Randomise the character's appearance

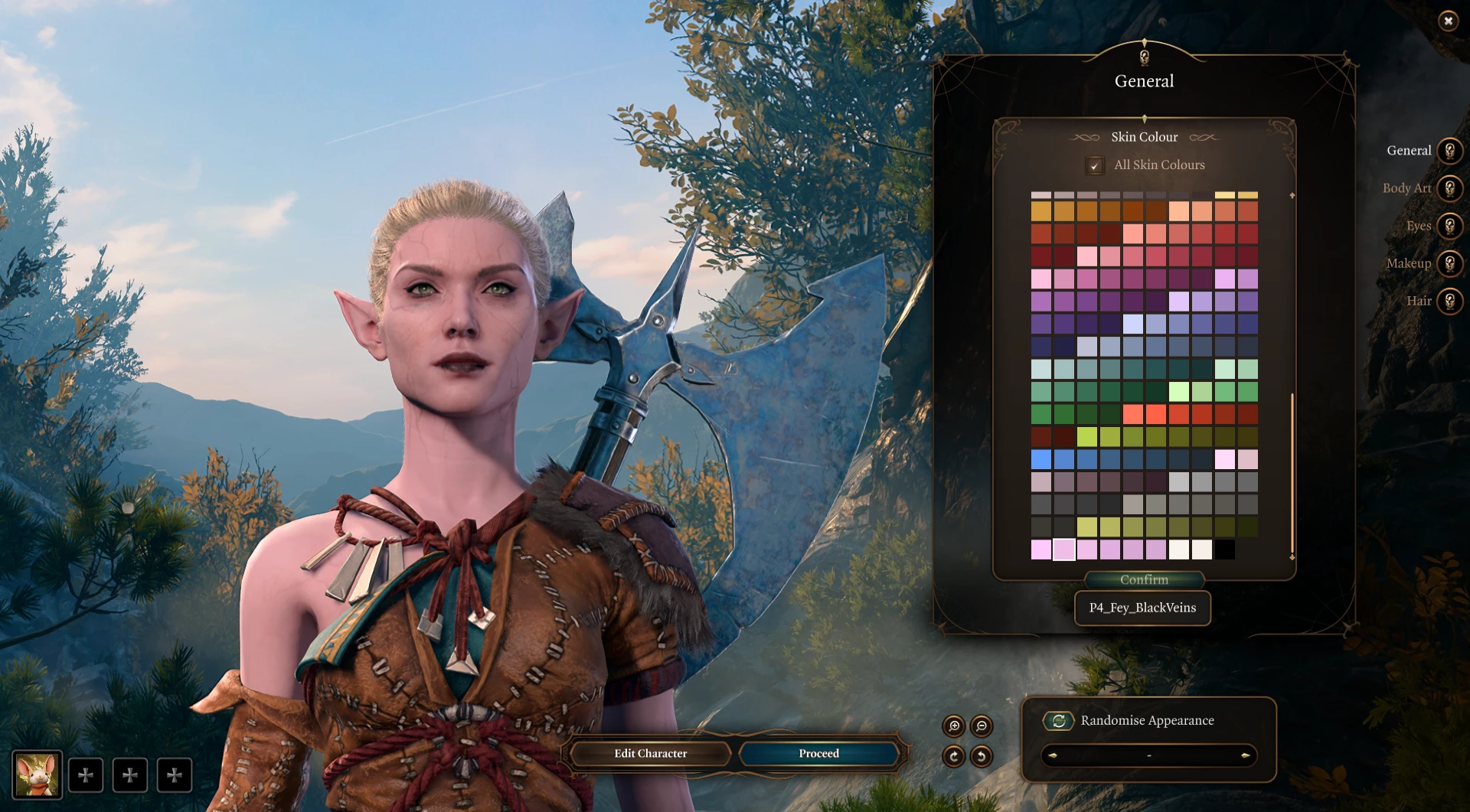point(1059,721)
